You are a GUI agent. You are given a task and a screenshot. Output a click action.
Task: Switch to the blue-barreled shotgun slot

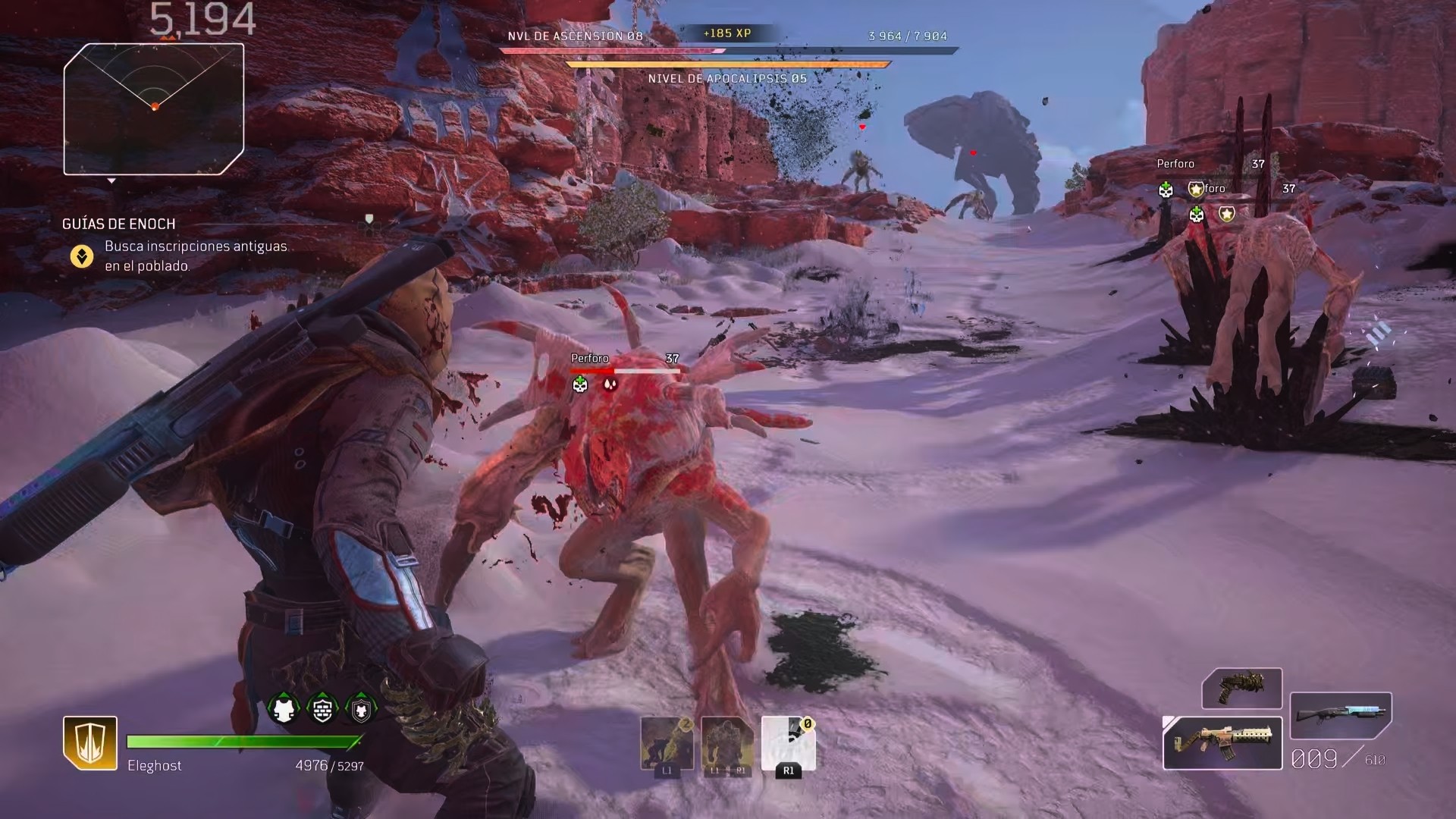(x=1341, y=715)
